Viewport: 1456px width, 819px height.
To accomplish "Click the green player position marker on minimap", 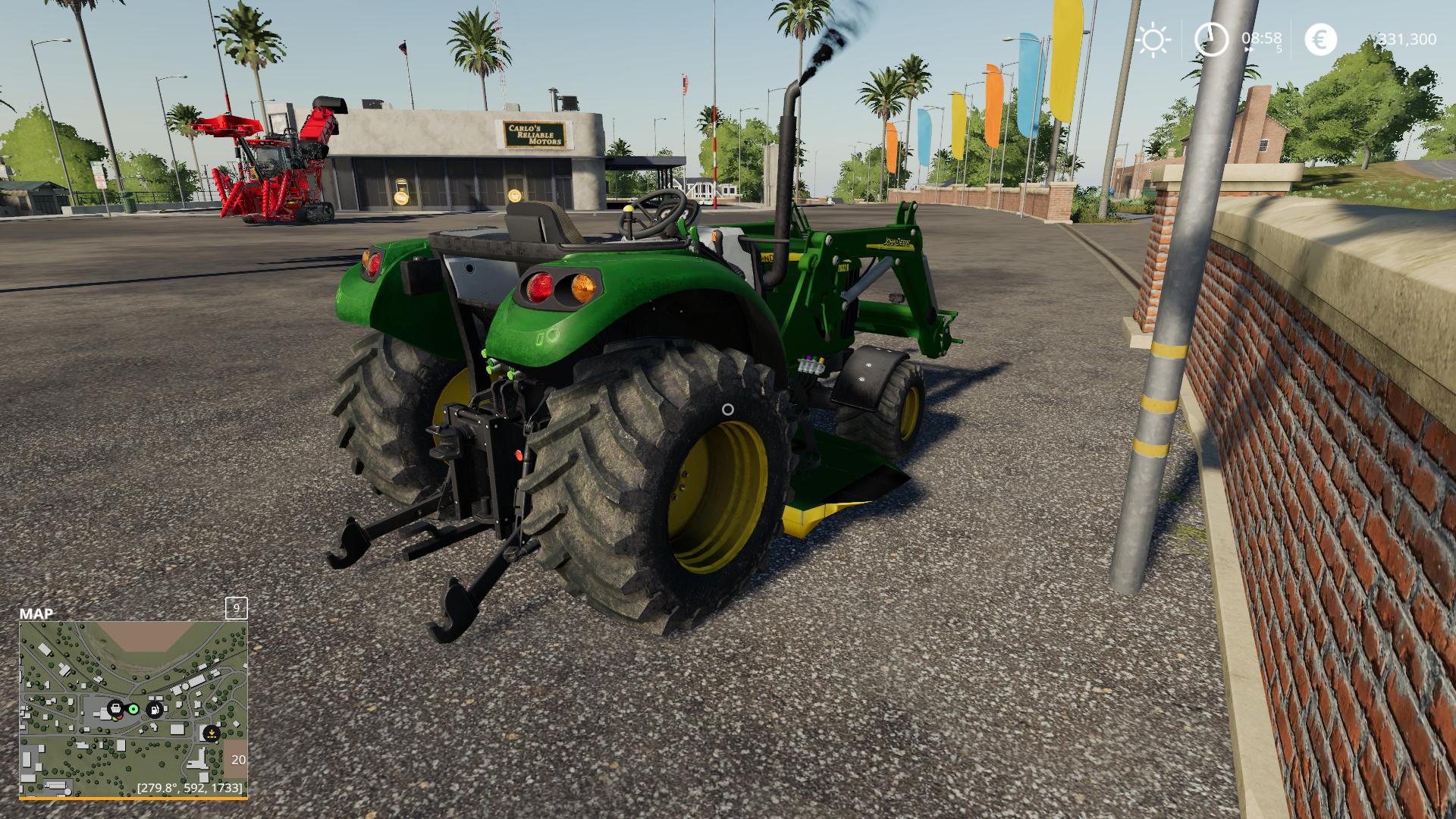I will (x=134, y=709).
